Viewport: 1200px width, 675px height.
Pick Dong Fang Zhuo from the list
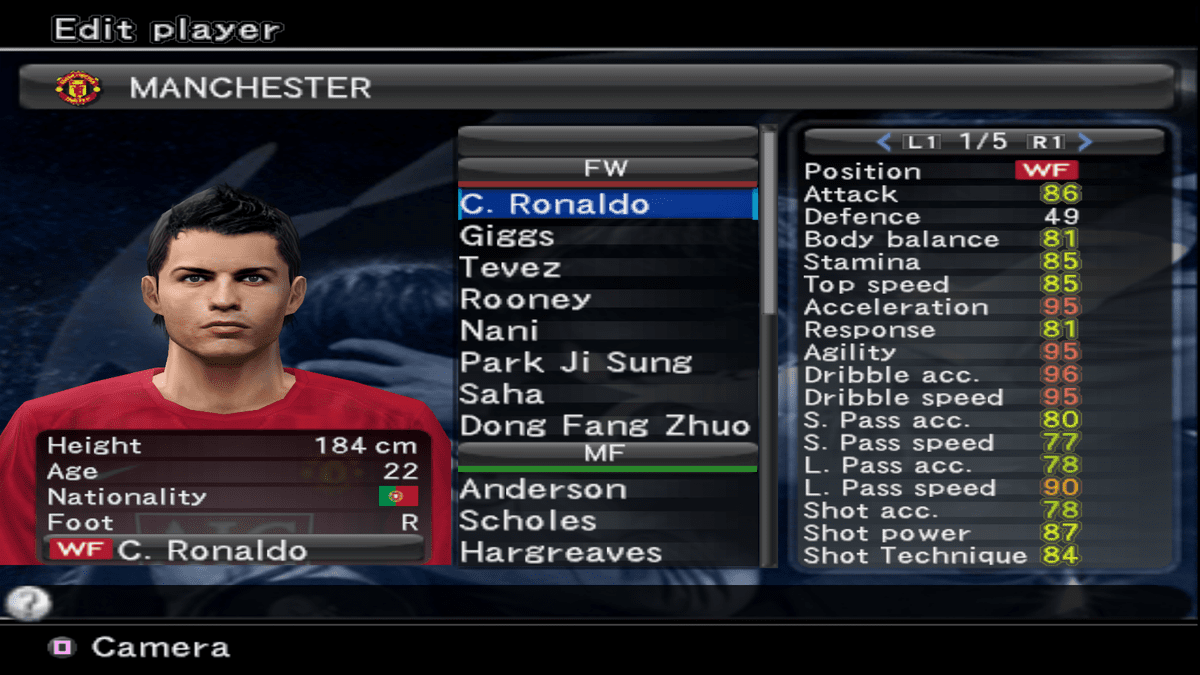(x=605, y=426)
